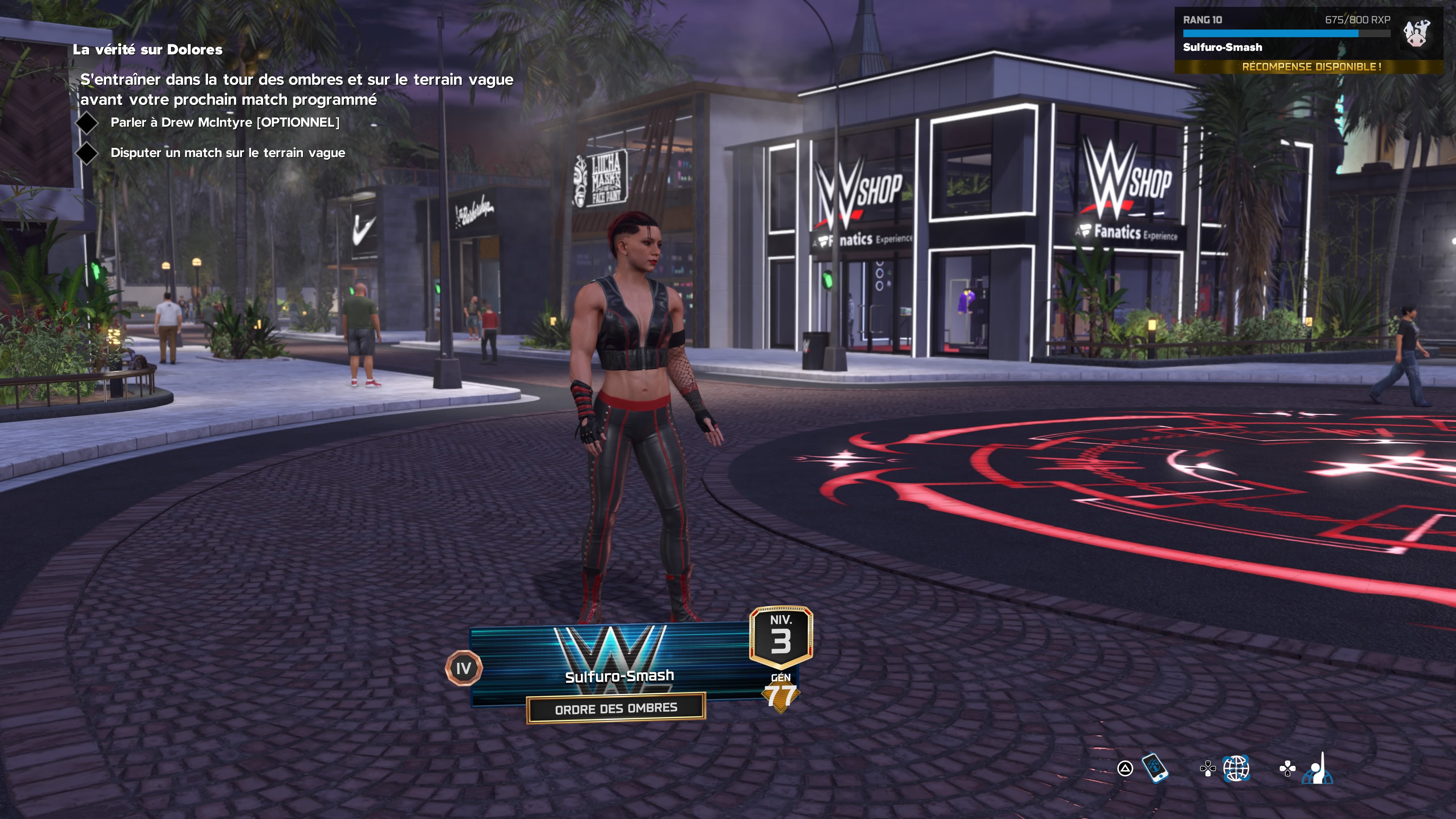The image size is (1456, 819).
Task: Click the "Ordre des Ombres" faction tag
Action: tap(616, 708)
